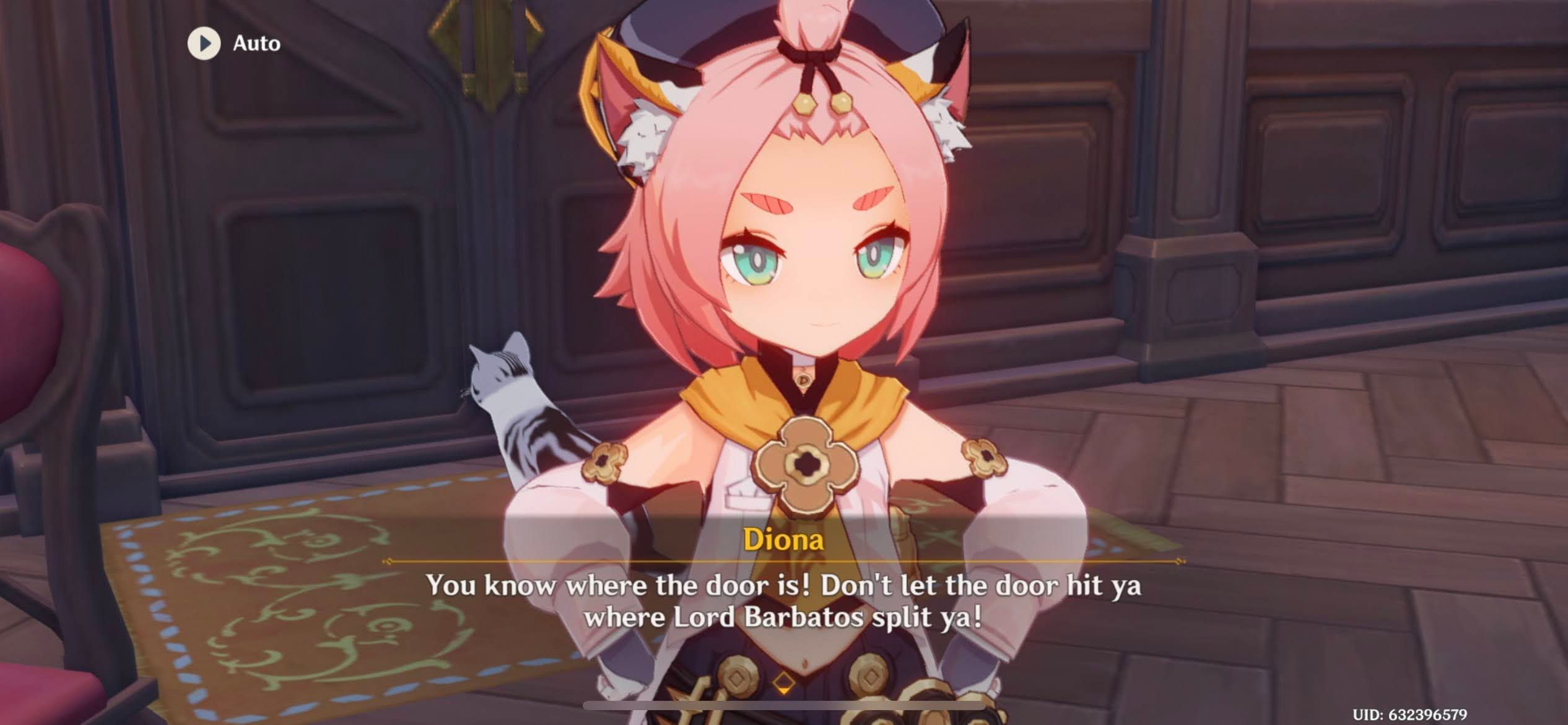The width and height of the screenshot is (1568, 725).
Task: Advance dialogue using the diamond chevron indicator
Action: (785, 683)
